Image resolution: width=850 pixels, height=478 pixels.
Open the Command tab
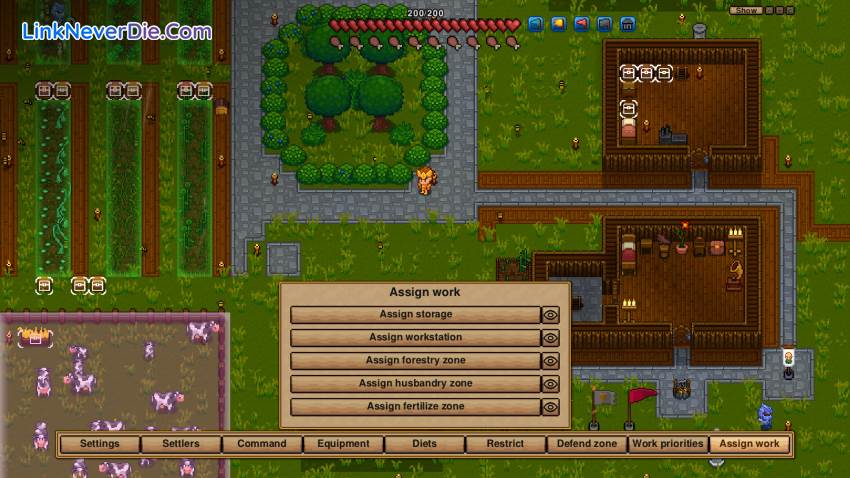[x=262, y=444]
